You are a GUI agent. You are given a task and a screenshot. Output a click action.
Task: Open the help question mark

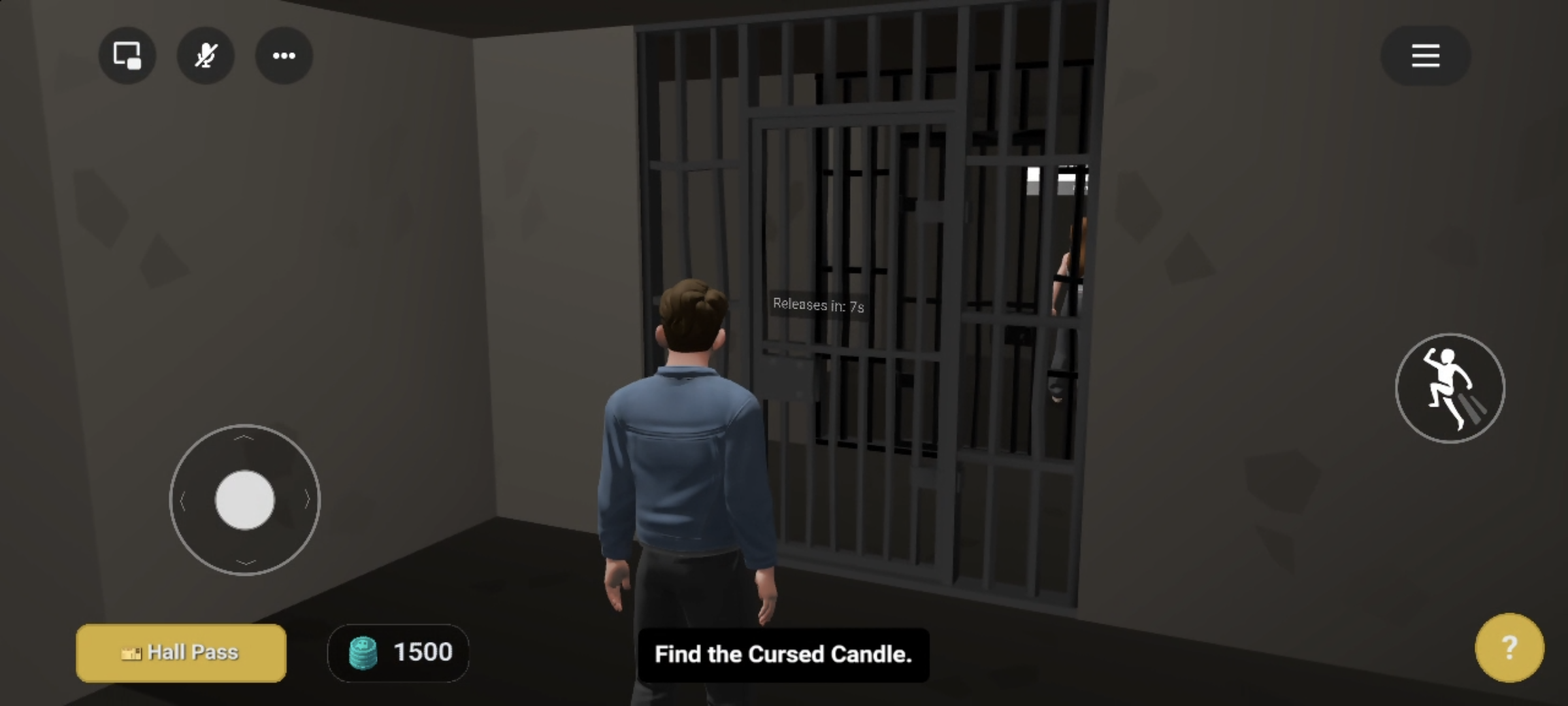pos(1510,647)
